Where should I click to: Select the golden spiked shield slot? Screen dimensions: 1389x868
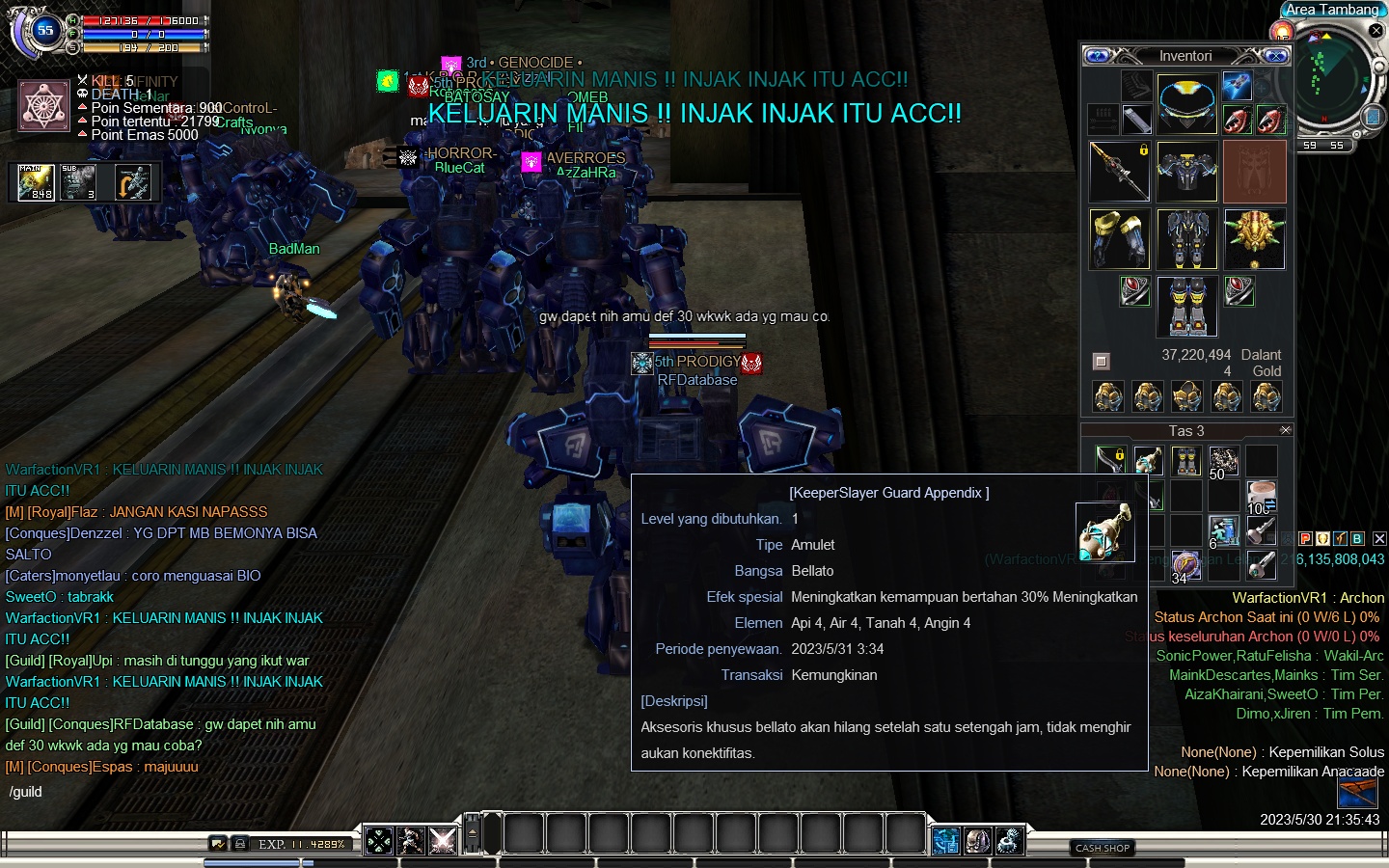pyautogui.click(x=1254, y=239)
